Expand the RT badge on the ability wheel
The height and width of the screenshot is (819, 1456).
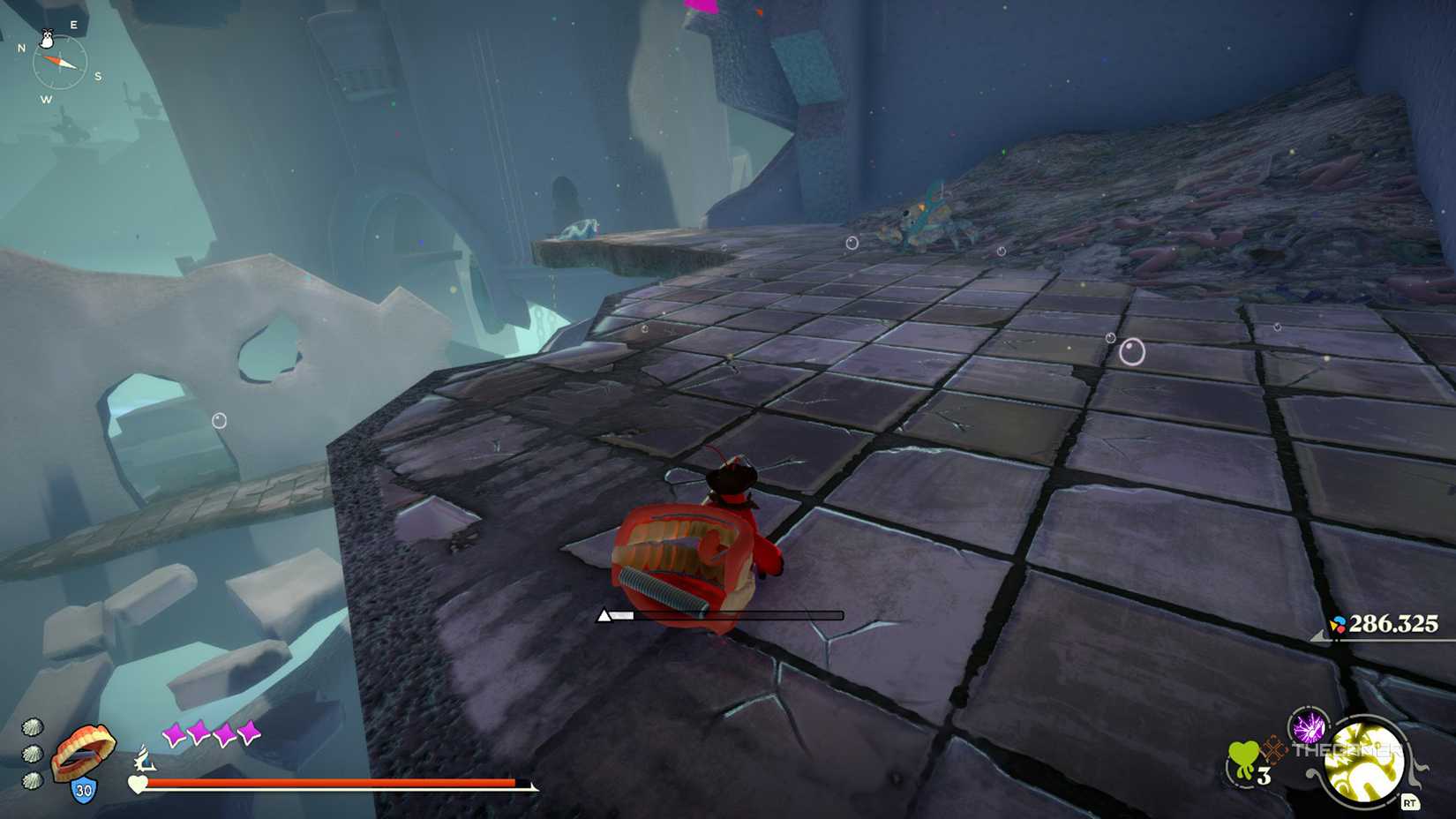tap(1410, 801)
